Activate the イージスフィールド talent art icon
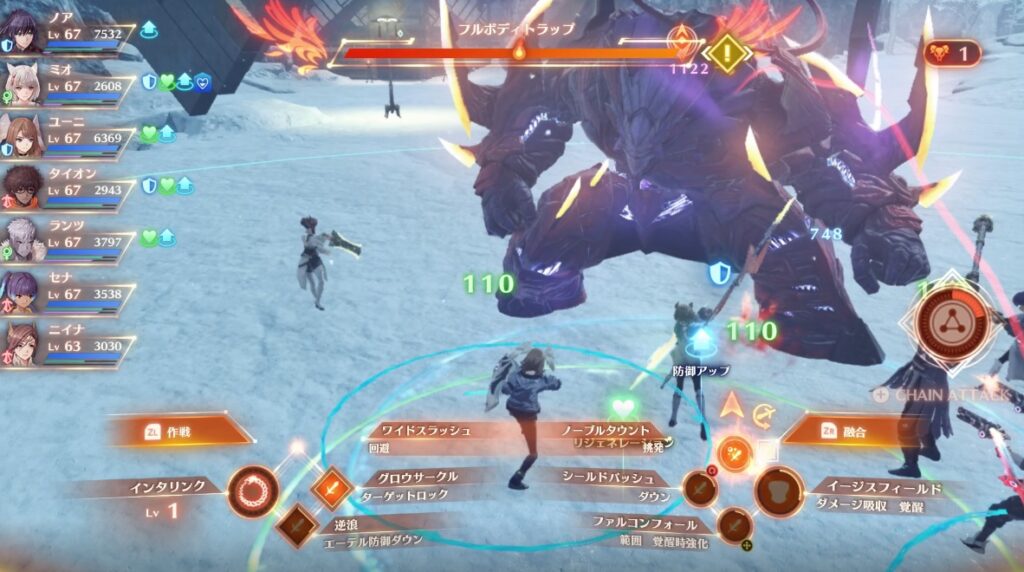 coord(778,491)
